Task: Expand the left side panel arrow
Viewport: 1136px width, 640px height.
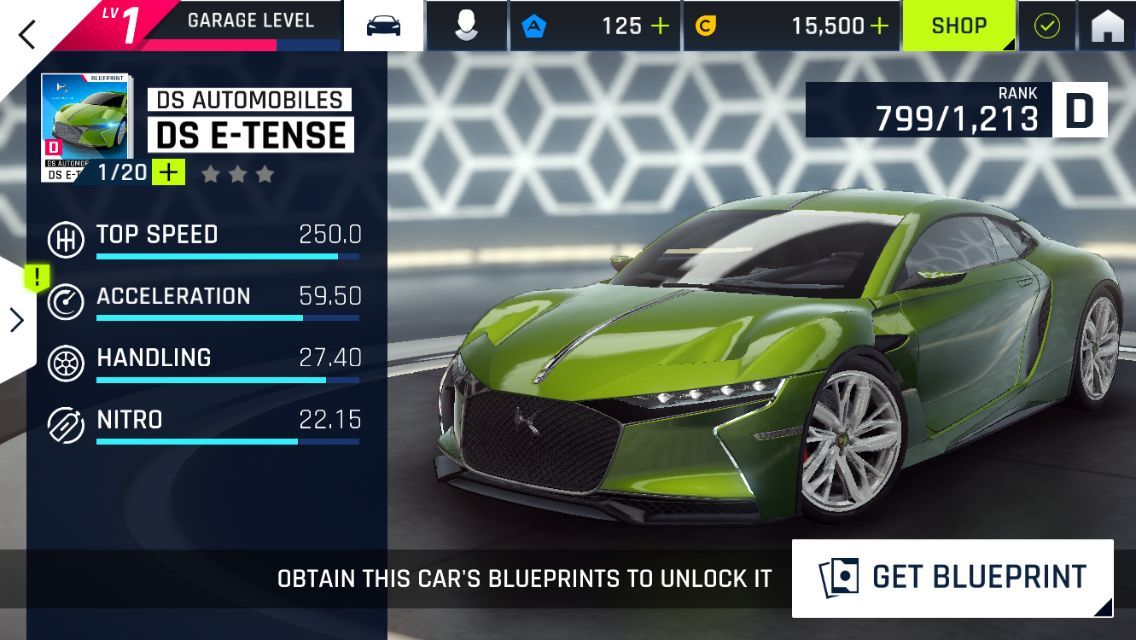Action: (x=17, y=320)
